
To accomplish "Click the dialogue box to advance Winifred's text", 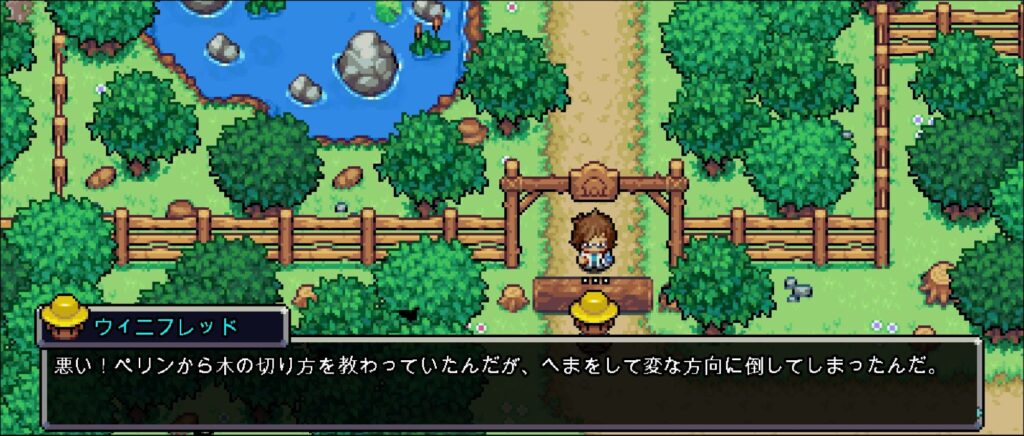I will [510, 383].
